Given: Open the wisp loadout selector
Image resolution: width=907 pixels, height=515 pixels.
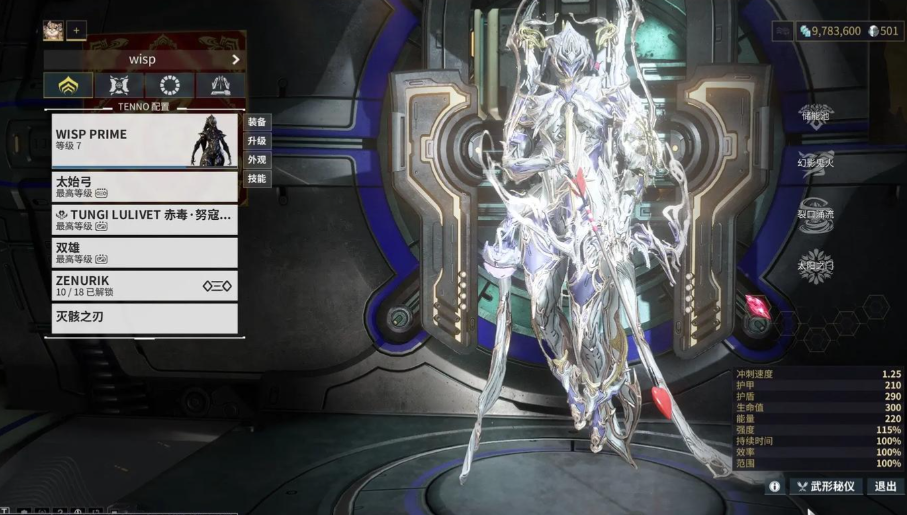Looking at the screenshot, I should click(x=144, y=59).
